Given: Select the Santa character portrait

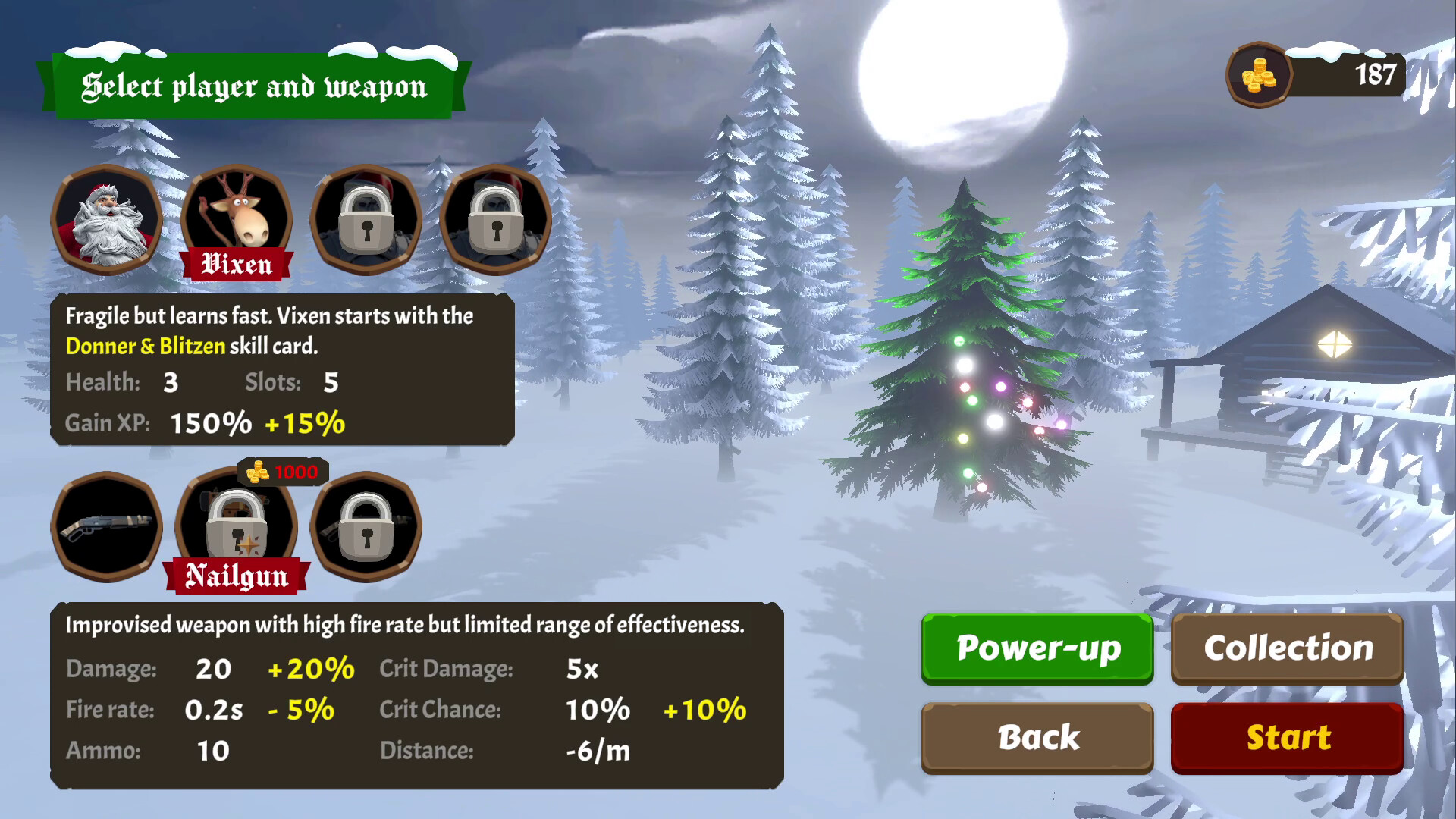Looking at the screenshot, I should pyautogui.click(x=107, y=220).
